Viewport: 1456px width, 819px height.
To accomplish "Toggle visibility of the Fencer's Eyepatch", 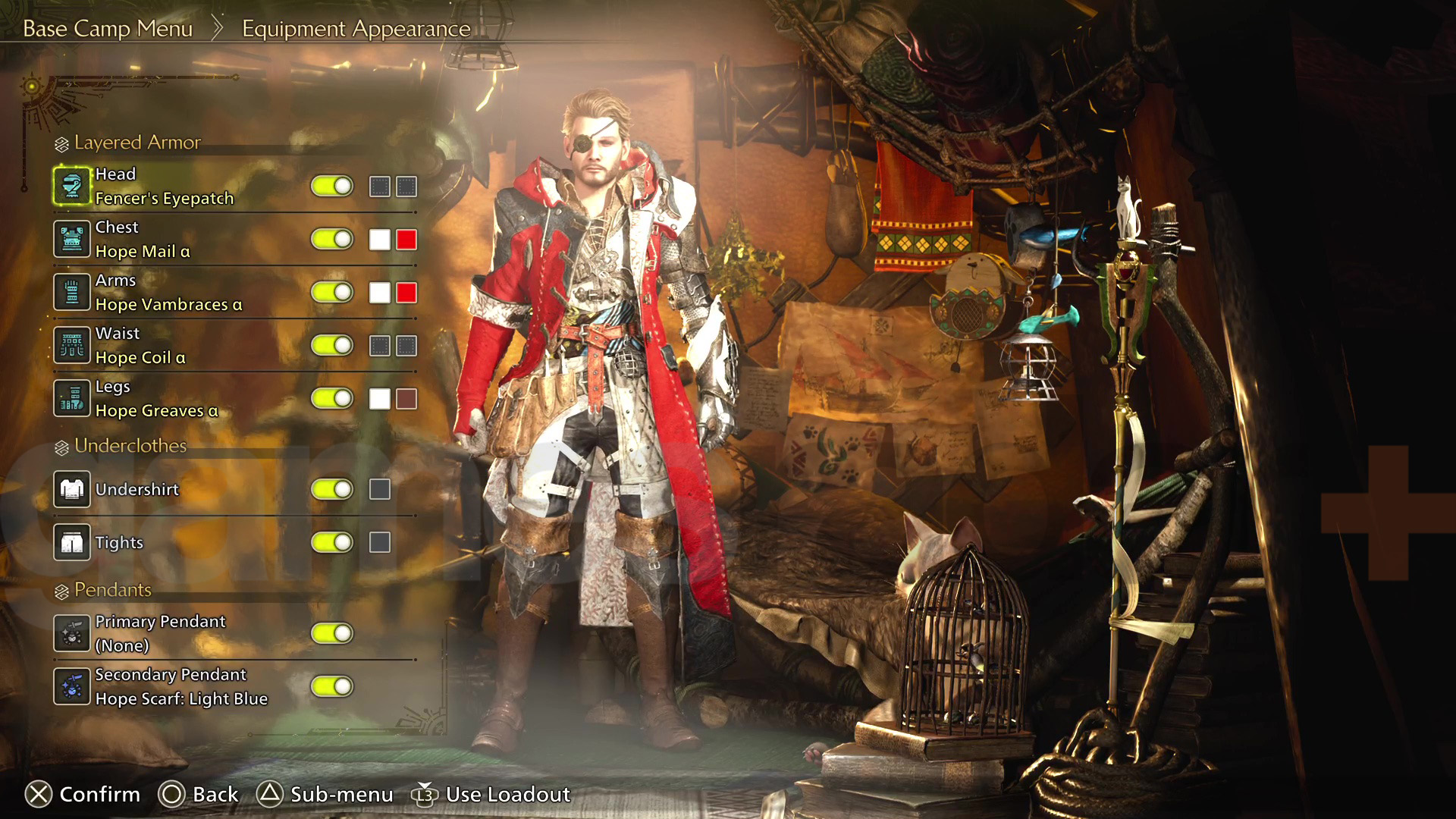I will pos(332,186).
